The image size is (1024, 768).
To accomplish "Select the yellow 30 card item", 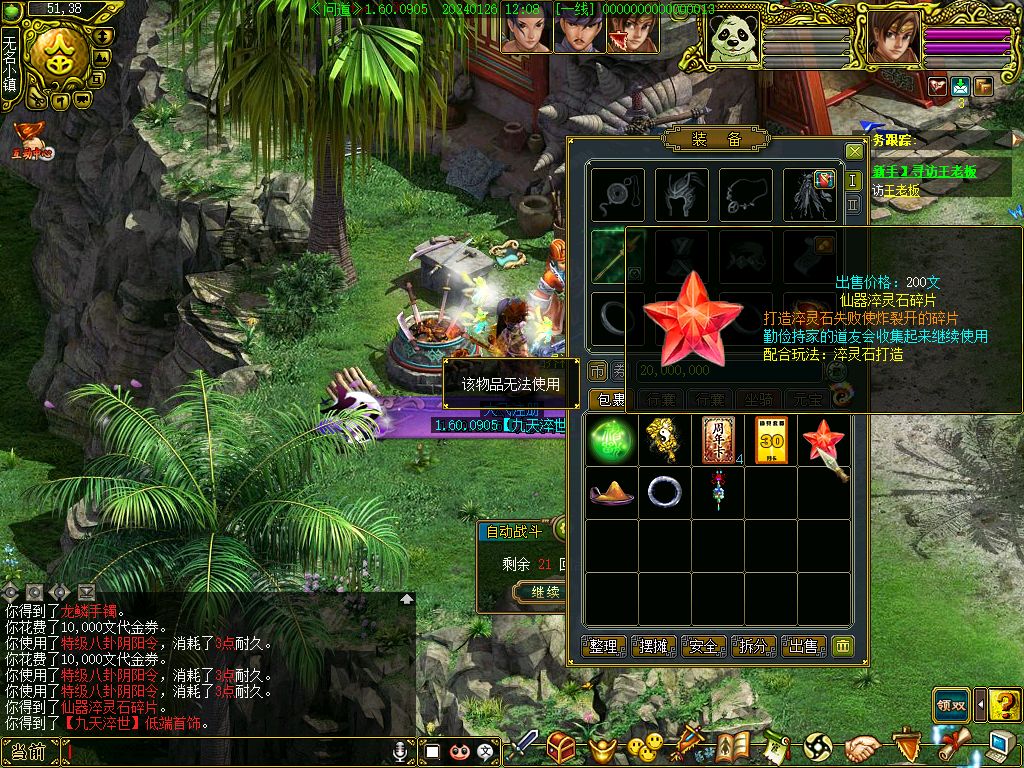I will point(771,441).
